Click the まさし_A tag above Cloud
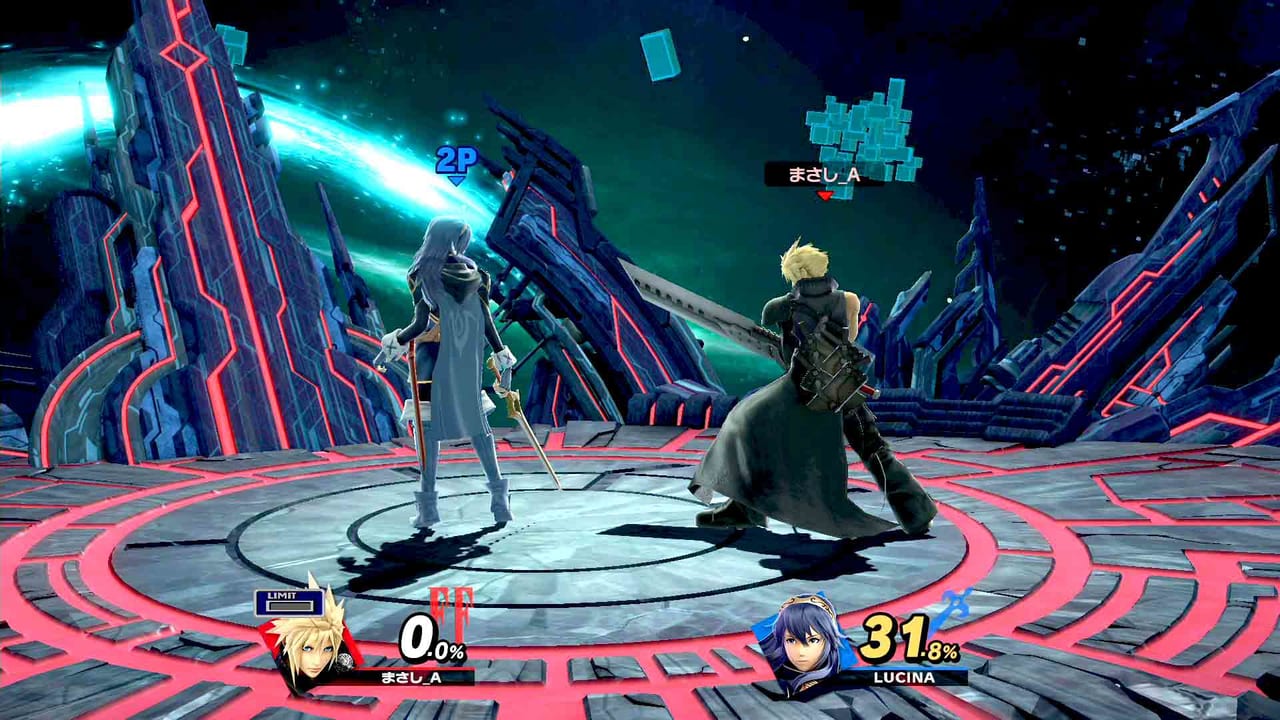 point(823,175)
